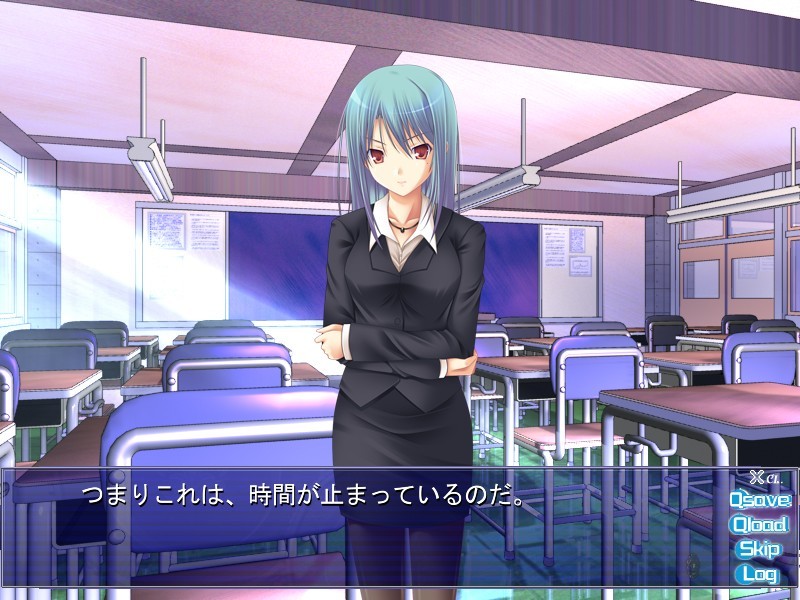Activate the Skip button
800x600 pixels.
click(x=759, y=549)
